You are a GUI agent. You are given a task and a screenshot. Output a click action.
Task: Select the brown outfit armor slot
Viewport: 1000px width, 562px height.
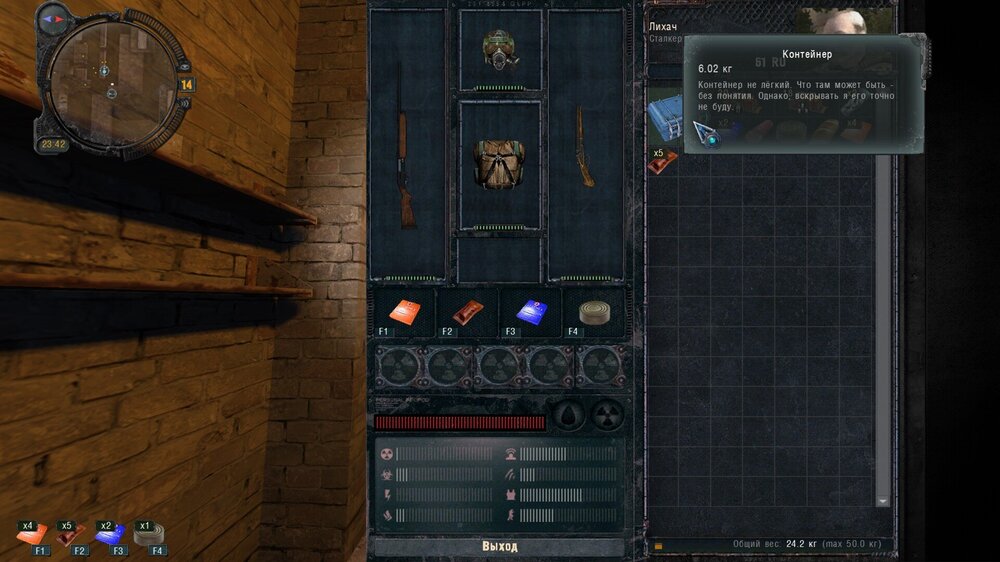tap(500, 165)
